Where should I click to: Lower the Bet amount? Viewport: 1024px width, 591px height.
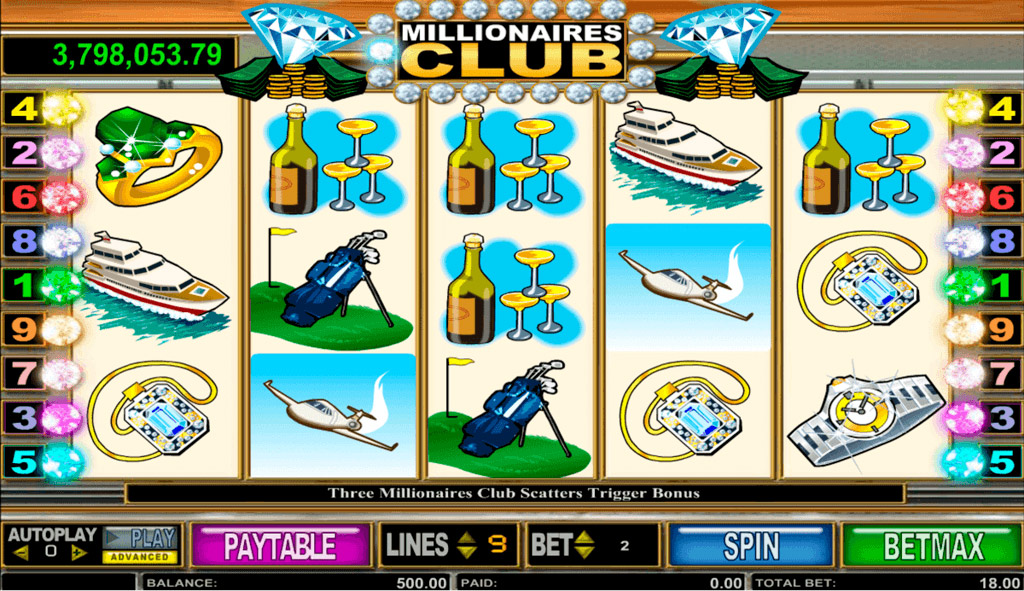click(x=585, y=553)
